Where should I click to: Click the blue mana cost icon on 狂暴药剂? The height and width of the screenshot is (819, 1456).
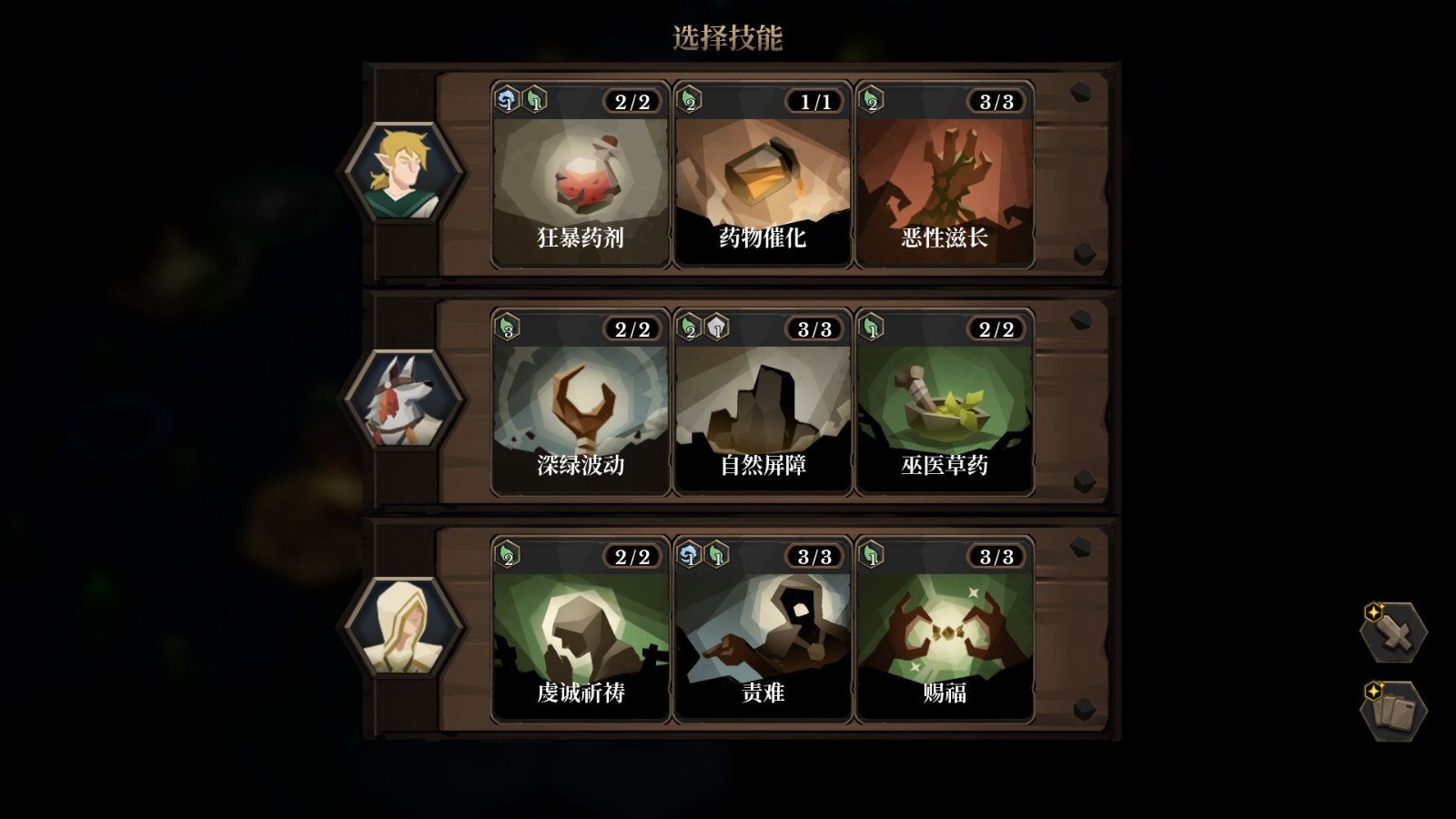point(505,102)
